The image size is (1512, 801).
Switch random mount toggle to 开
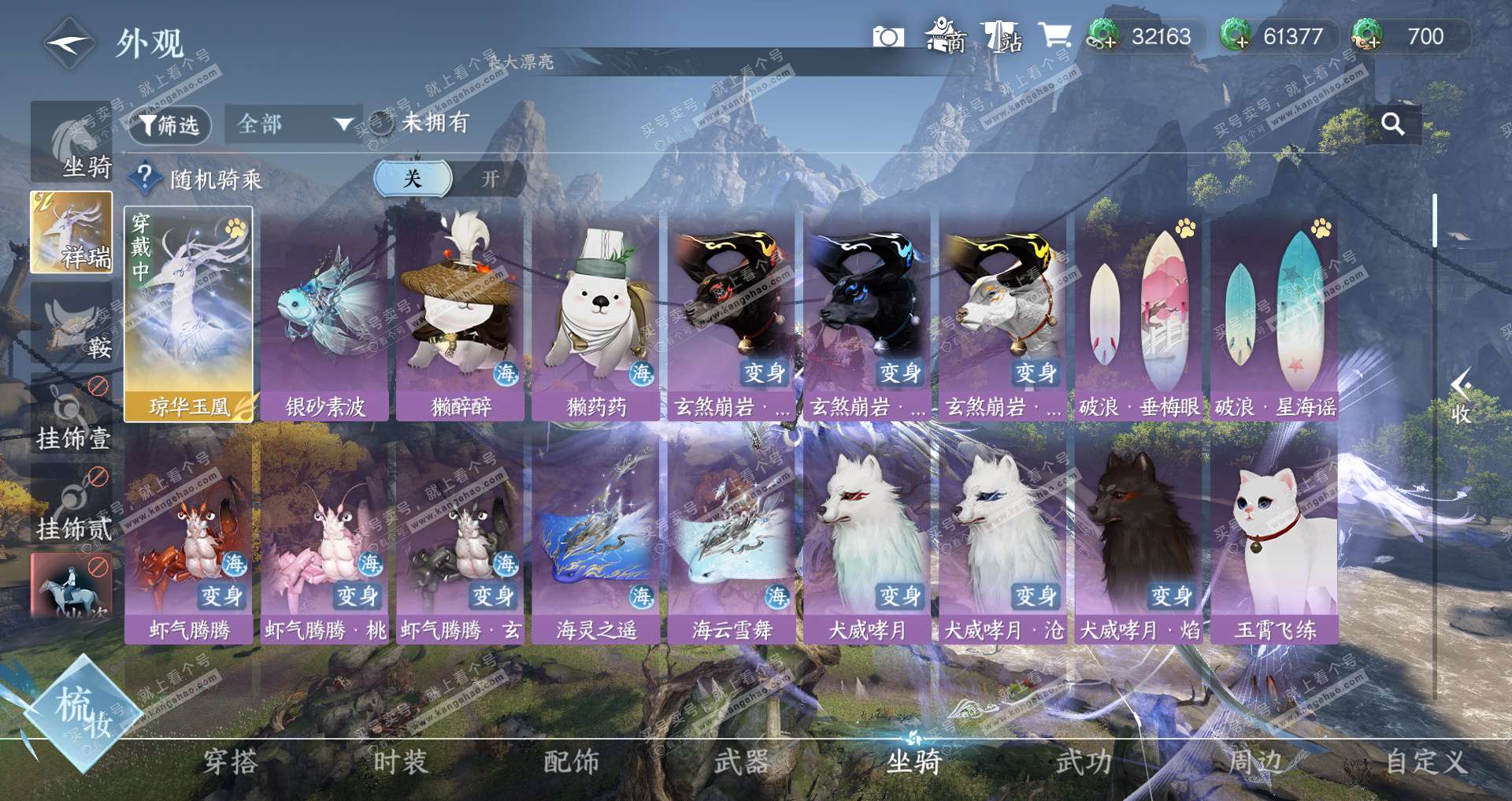pos(490,179)
